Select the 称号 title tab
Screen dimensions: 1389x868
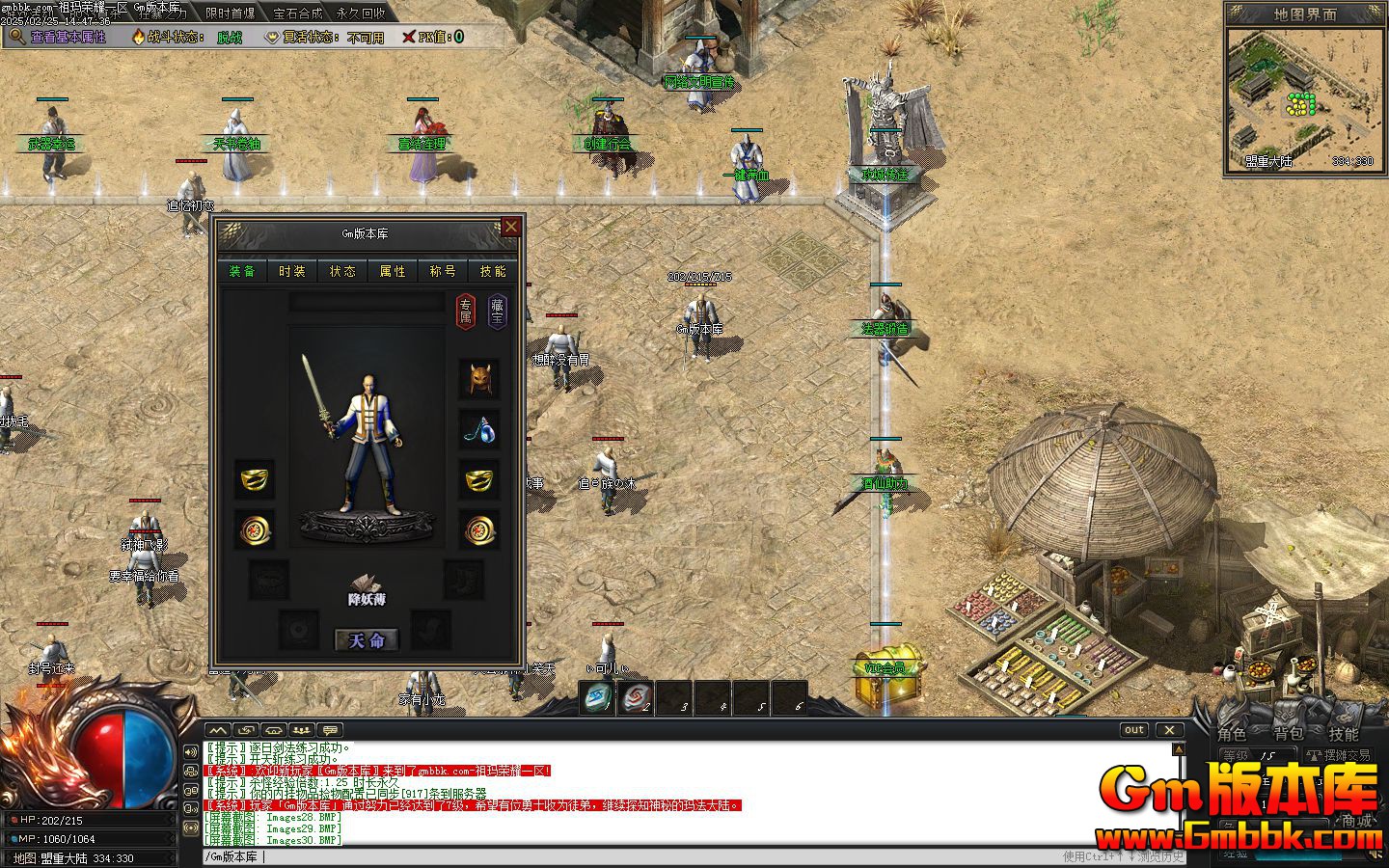coord(443,272)
